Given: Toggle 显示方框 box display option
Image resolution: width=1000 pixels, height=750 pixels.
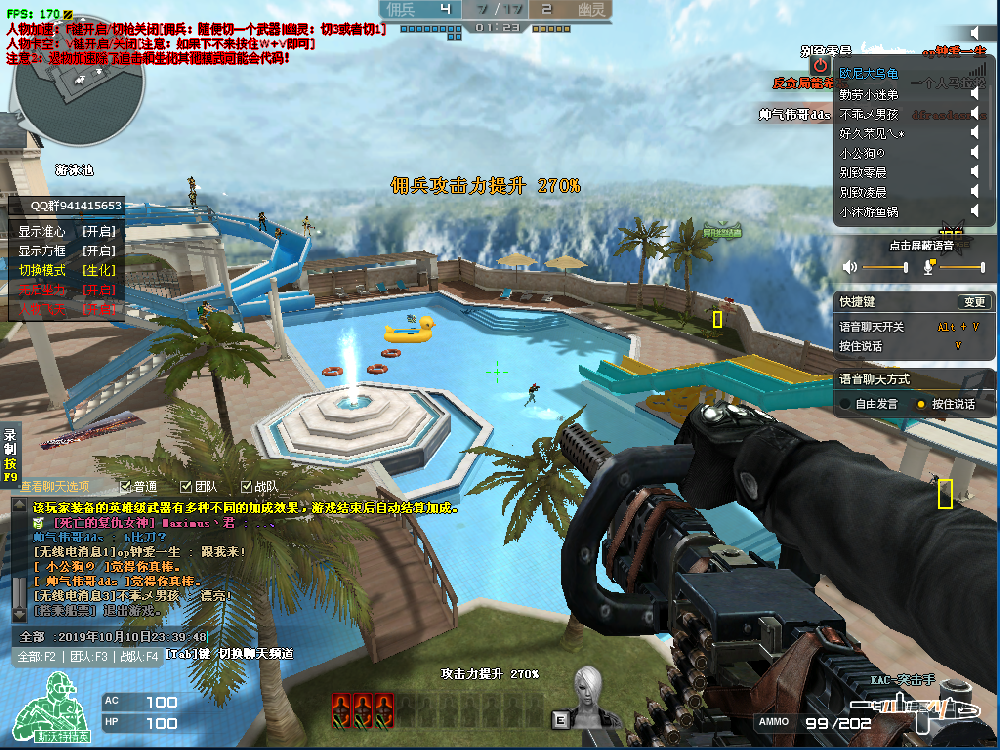Looking at the screenshot, I should [67, 251].
